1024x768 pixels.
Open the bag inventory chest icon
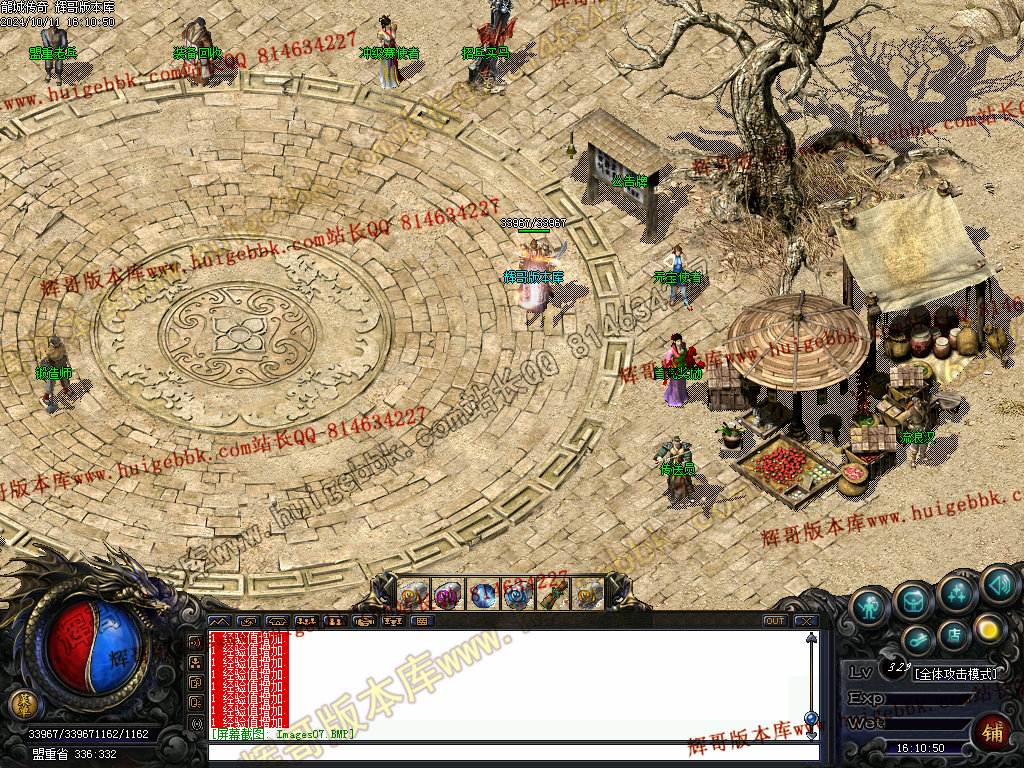pos(914,600)
